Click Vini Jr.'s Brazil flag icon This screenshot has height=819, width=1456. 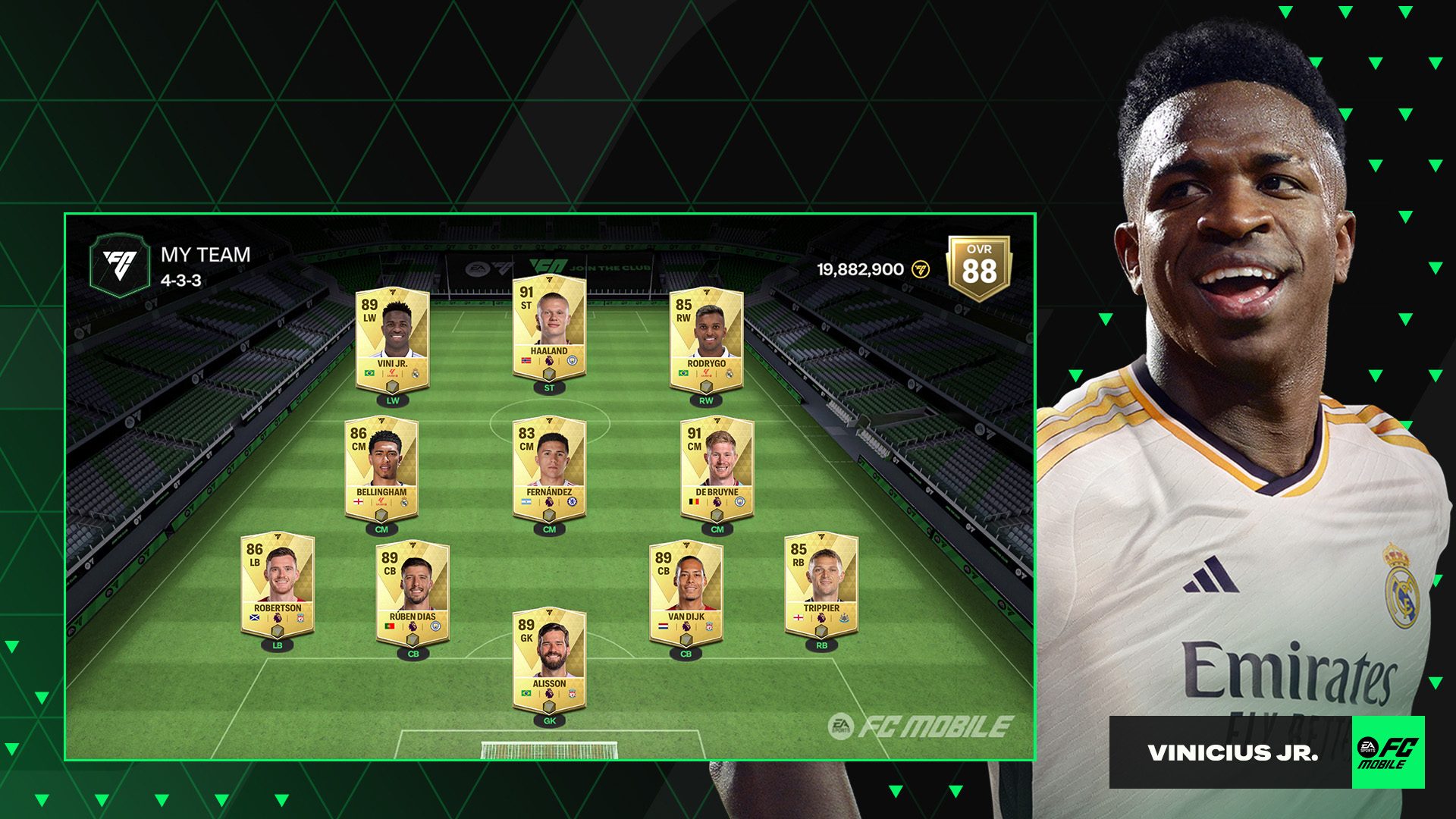369,373
